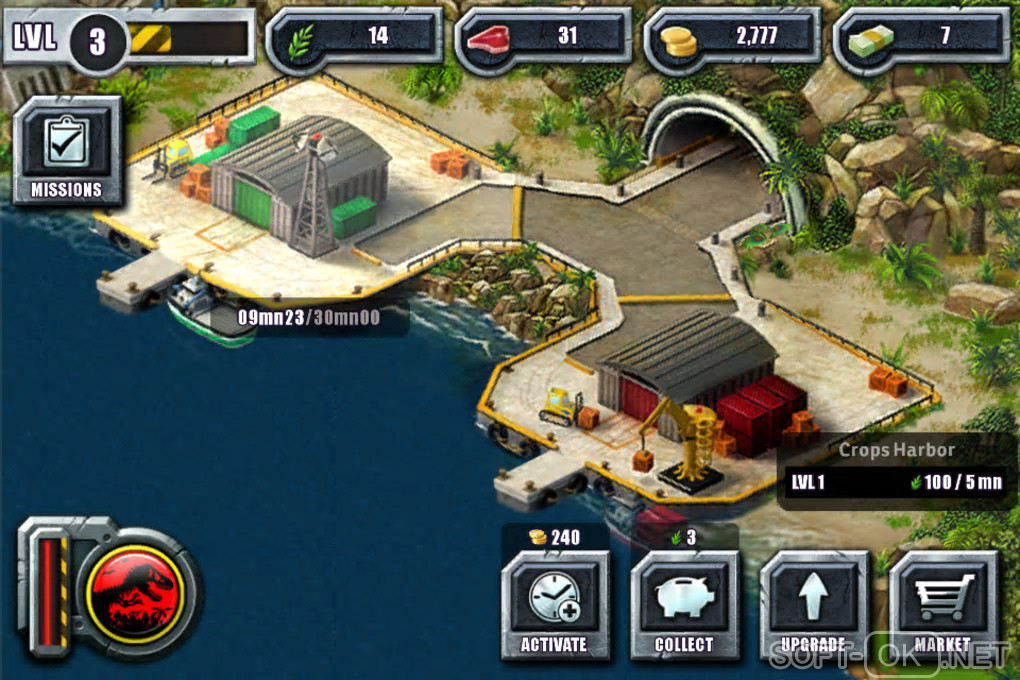
Task: Open the Missions clipboard menu
Action: click(67, 151)
